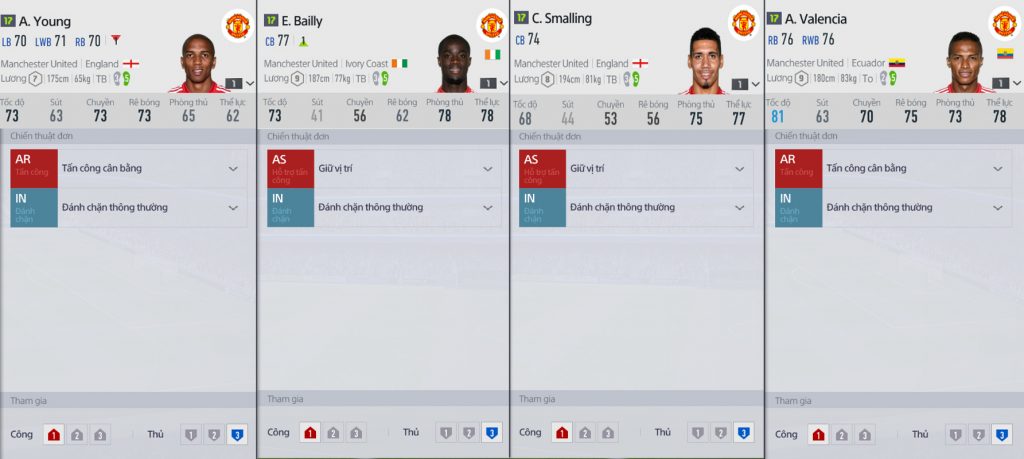Set A. Young's Công level to 2
The width and height of the screenshot is (1024, 459).
77,435
